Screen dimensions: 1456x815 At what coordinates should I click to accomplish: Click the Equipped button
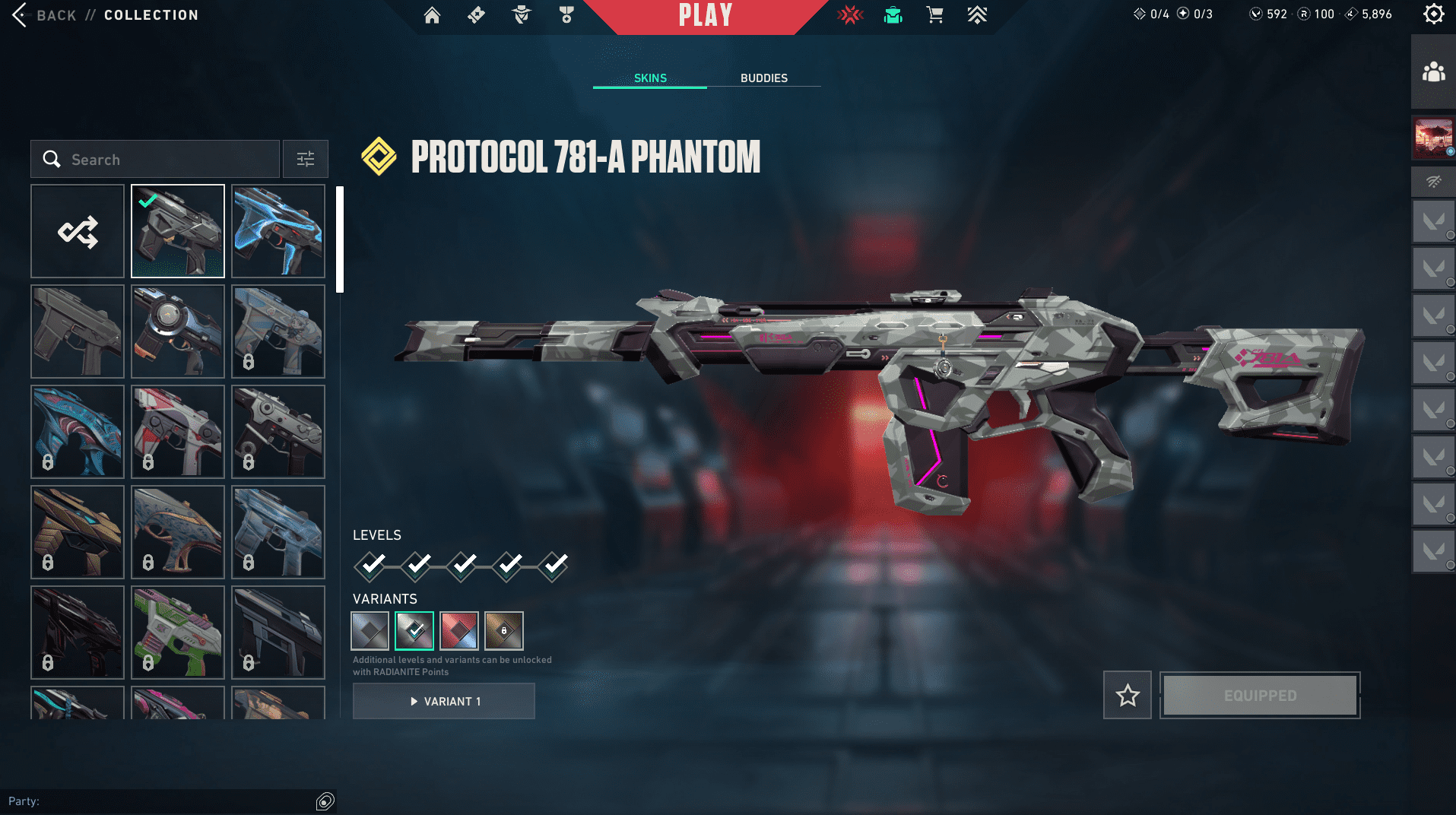tap(1260, 695)
